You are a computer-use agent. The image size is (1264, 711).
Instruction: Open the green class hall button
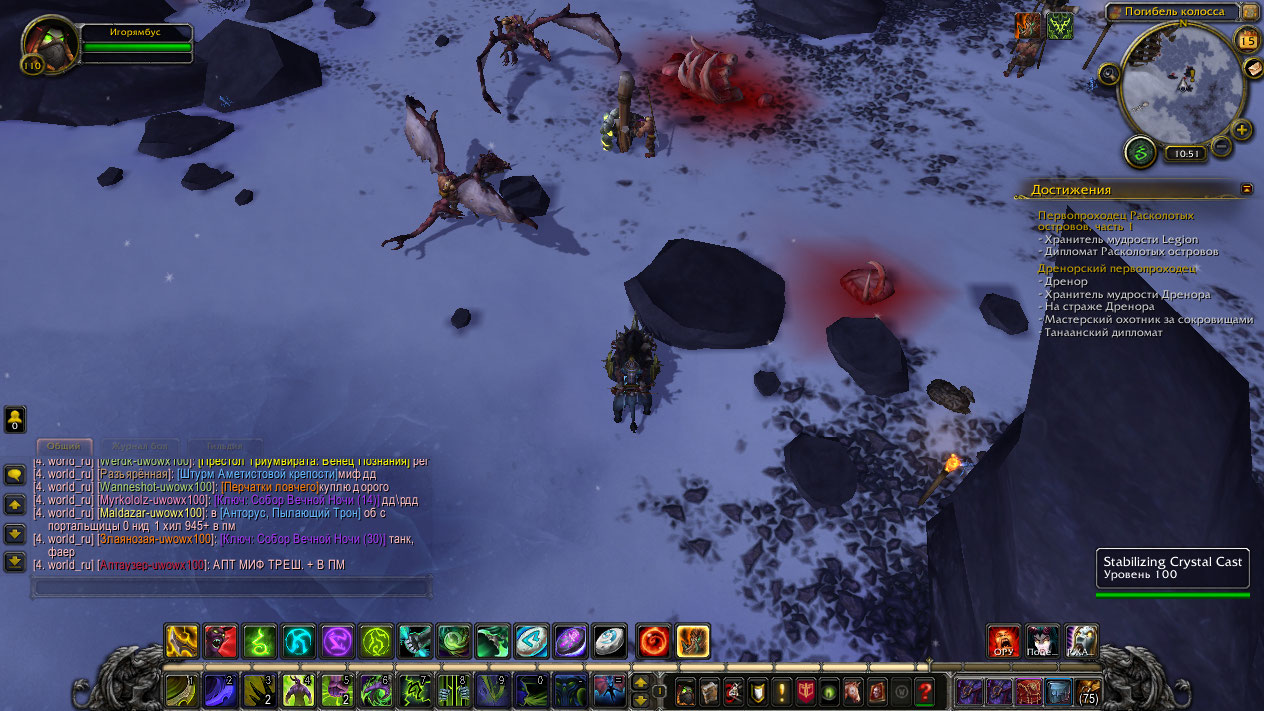point(1140,152)
